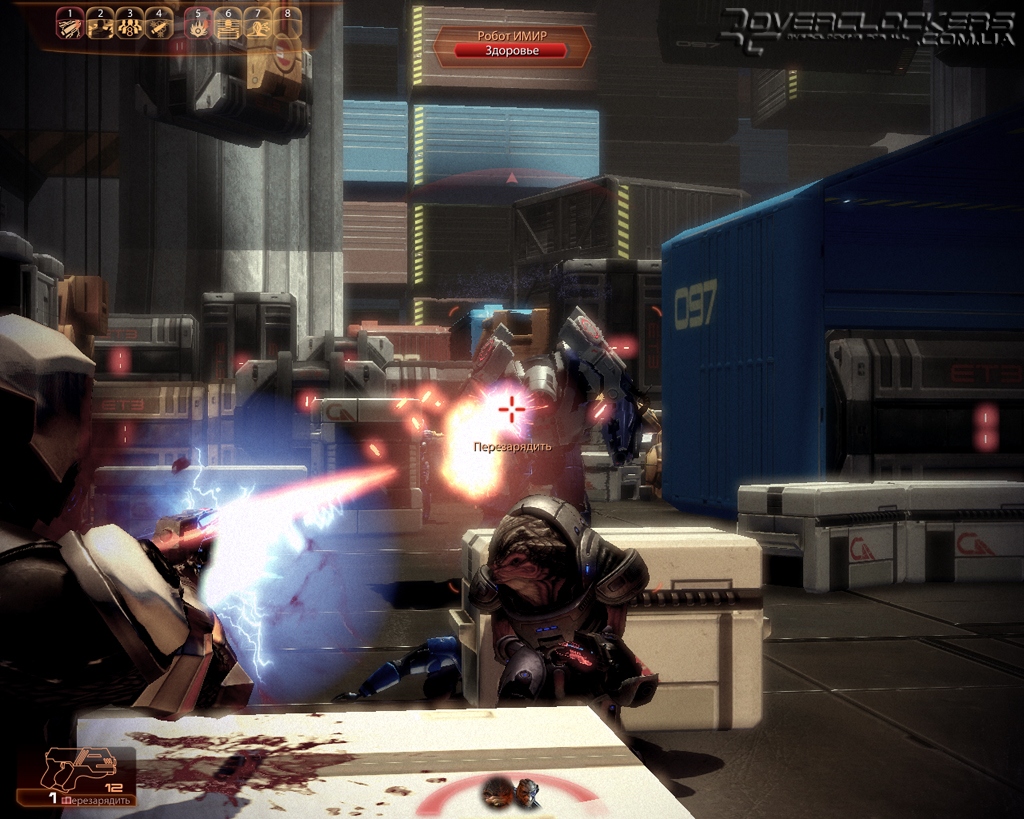
Task: Activate the flame burst power in slot 5
Action: (x=199, y=27)
